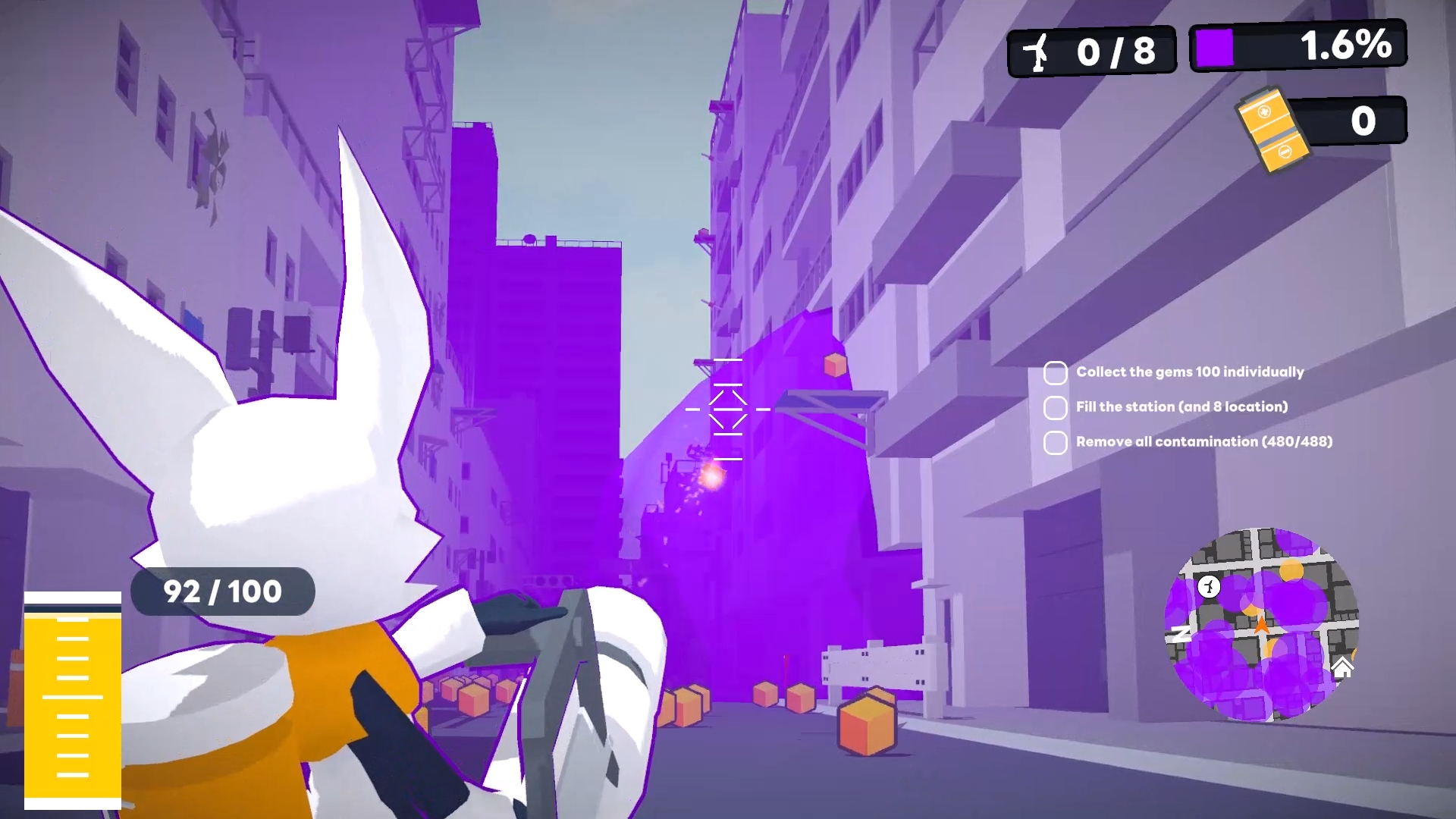The image size is (1456, 819).
Task: Check "Remove all contamination (480/488)"
Action: pyautogui.click(x=1055, y=441)
